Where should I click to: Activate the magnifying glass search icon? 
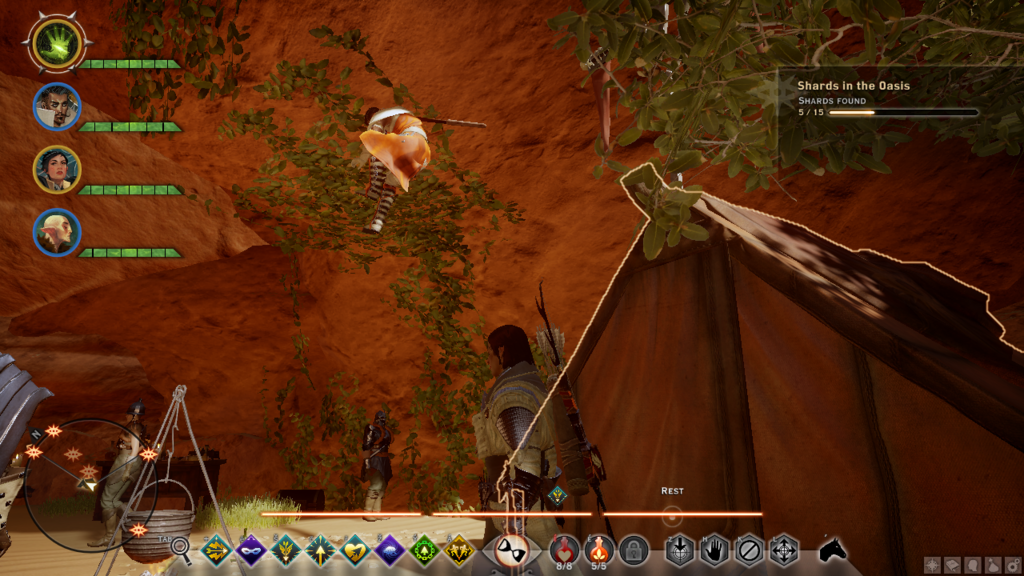181,547
